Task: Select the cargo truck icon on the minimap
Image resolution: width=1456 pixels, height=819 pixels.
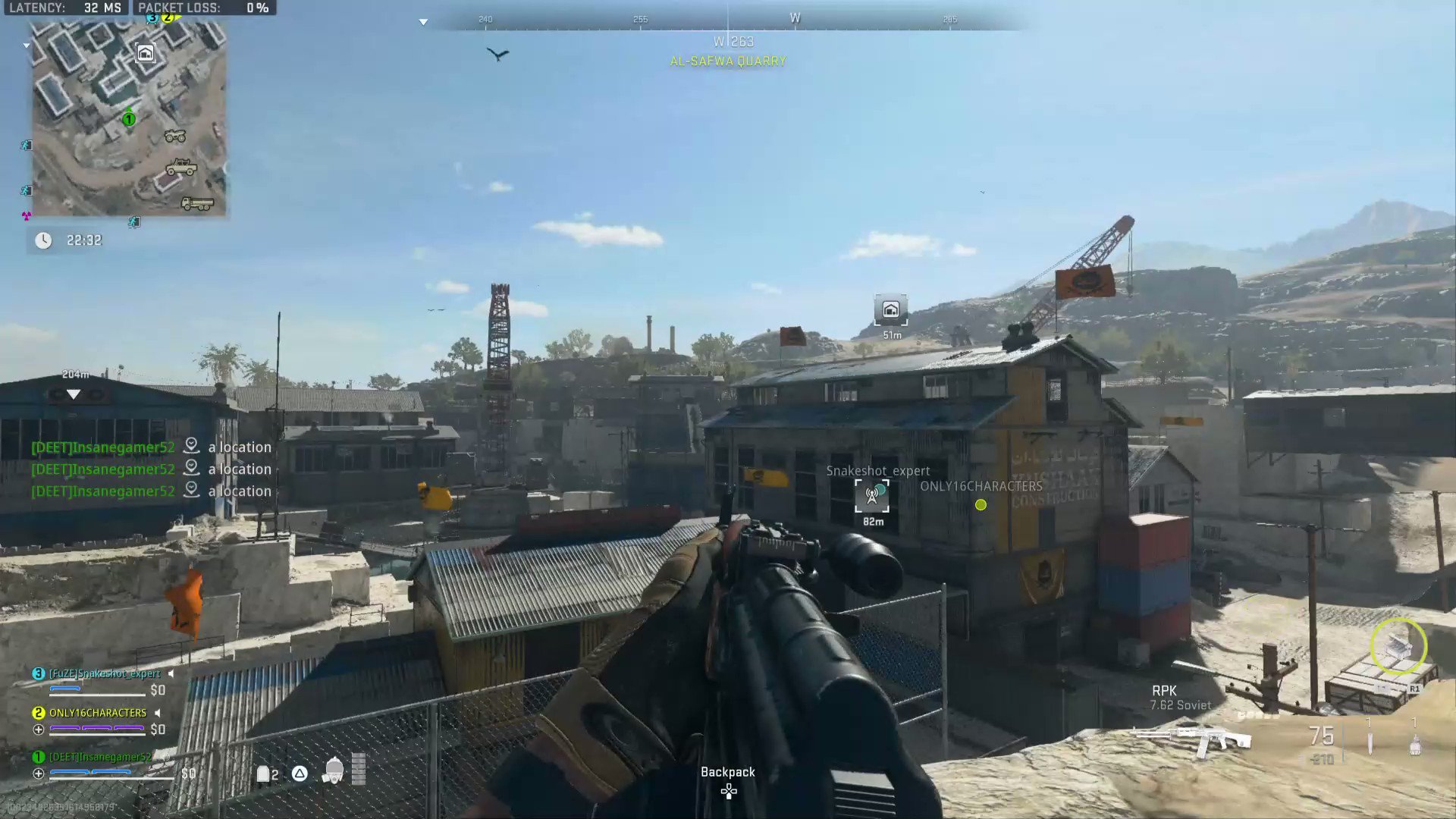Action: point(196,203)
